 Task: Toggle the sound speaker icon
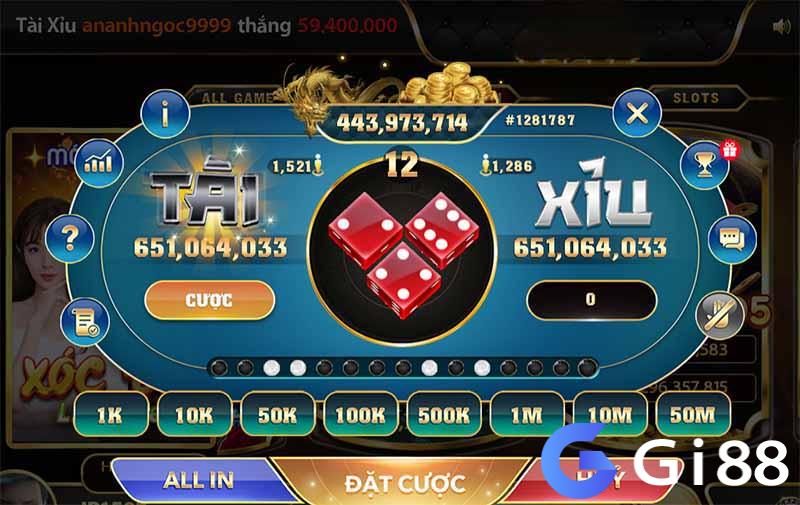pos(781,27)
